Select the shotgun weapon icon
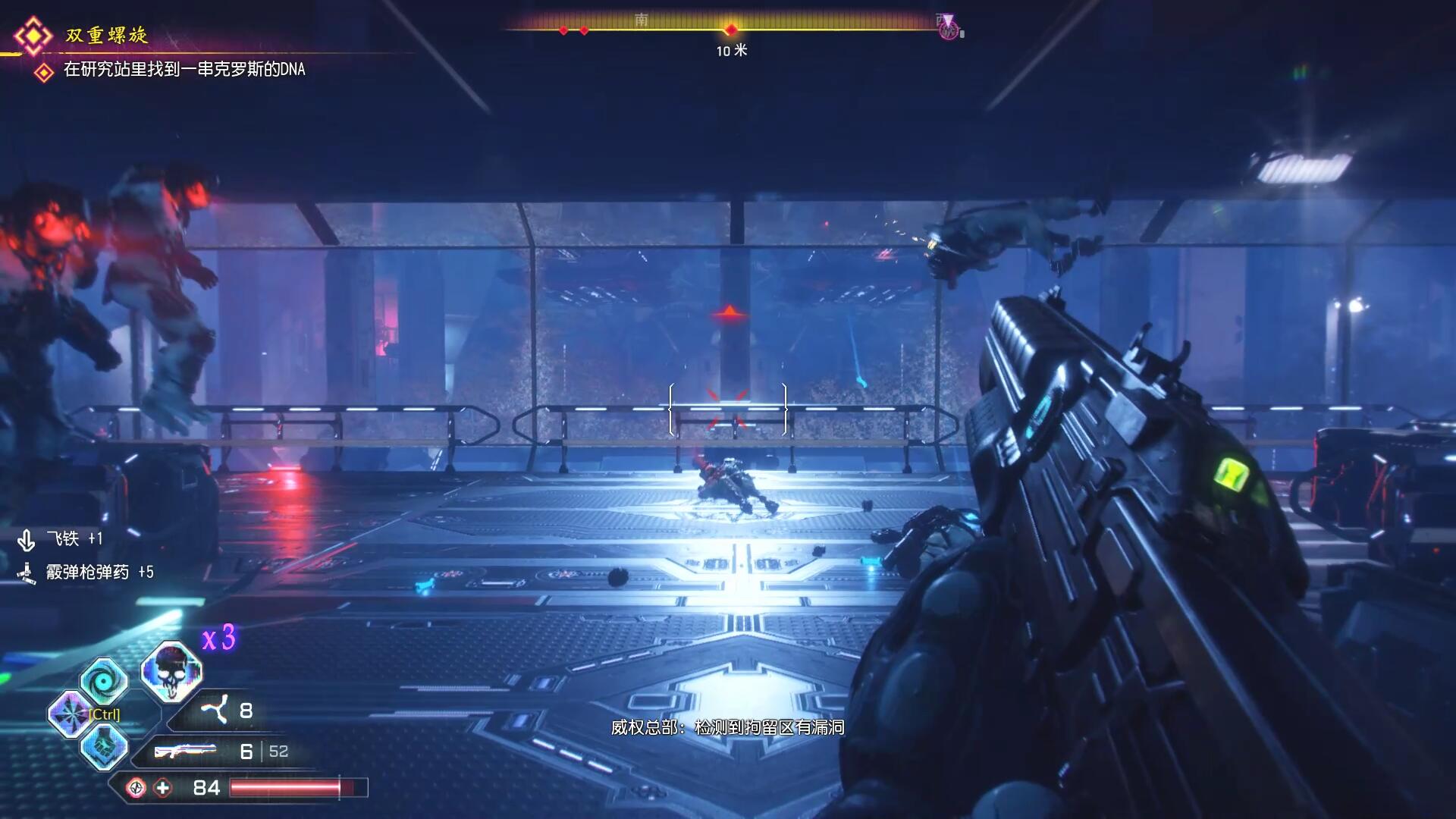 (185, 752)
